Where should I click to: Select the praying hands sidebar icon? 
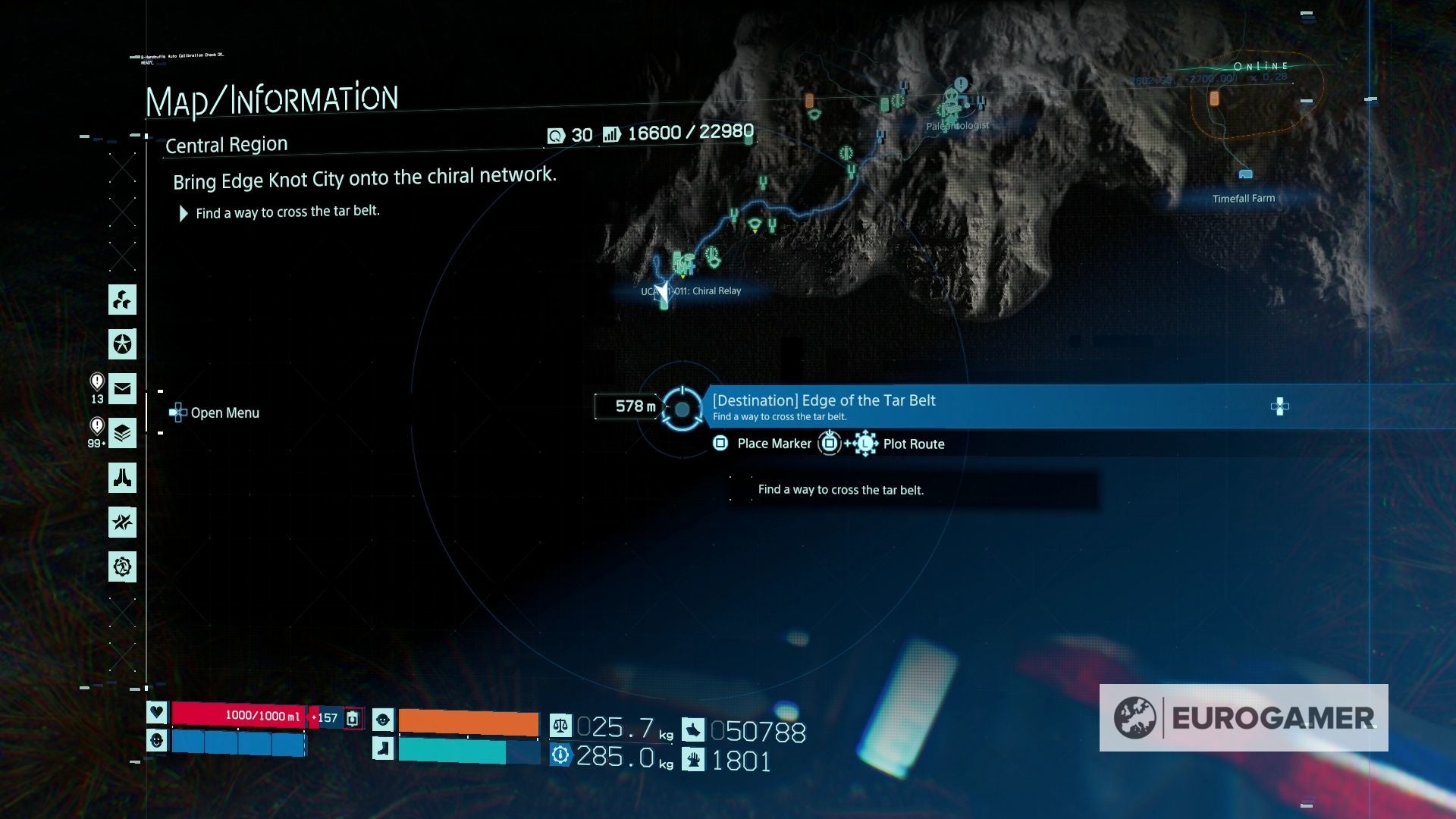click(x=122, y=478)
